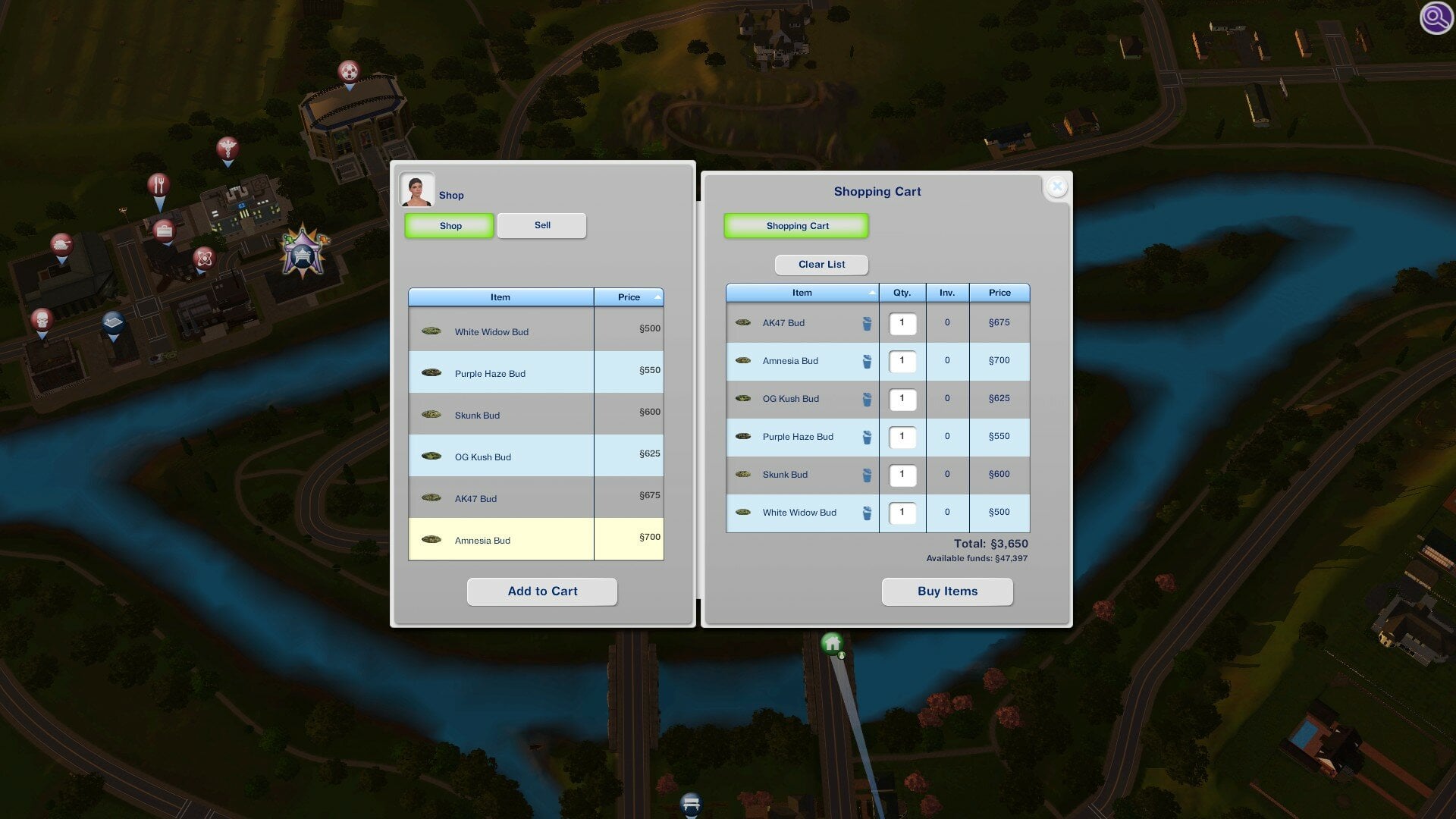
Task: Switch to the Shop tab
Action: (x=449, y=225)
